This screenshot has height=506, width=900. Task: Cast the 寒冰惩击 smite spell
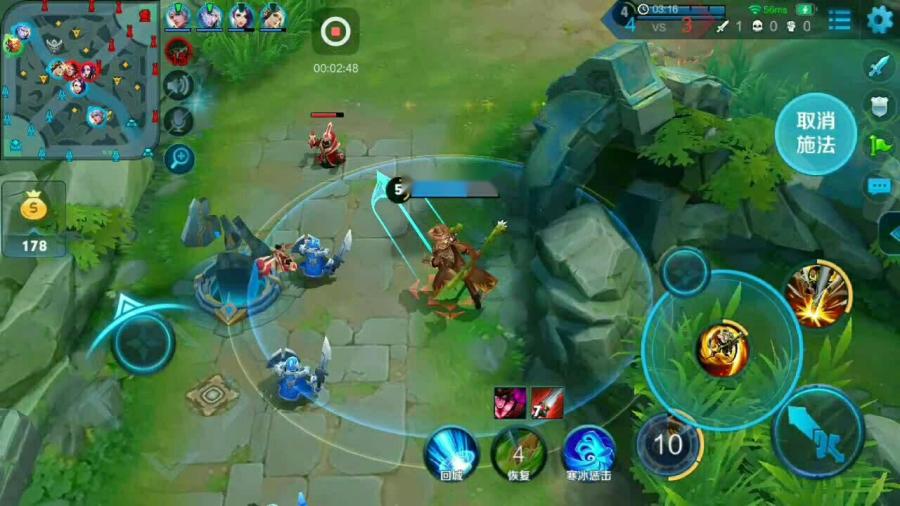588,451
